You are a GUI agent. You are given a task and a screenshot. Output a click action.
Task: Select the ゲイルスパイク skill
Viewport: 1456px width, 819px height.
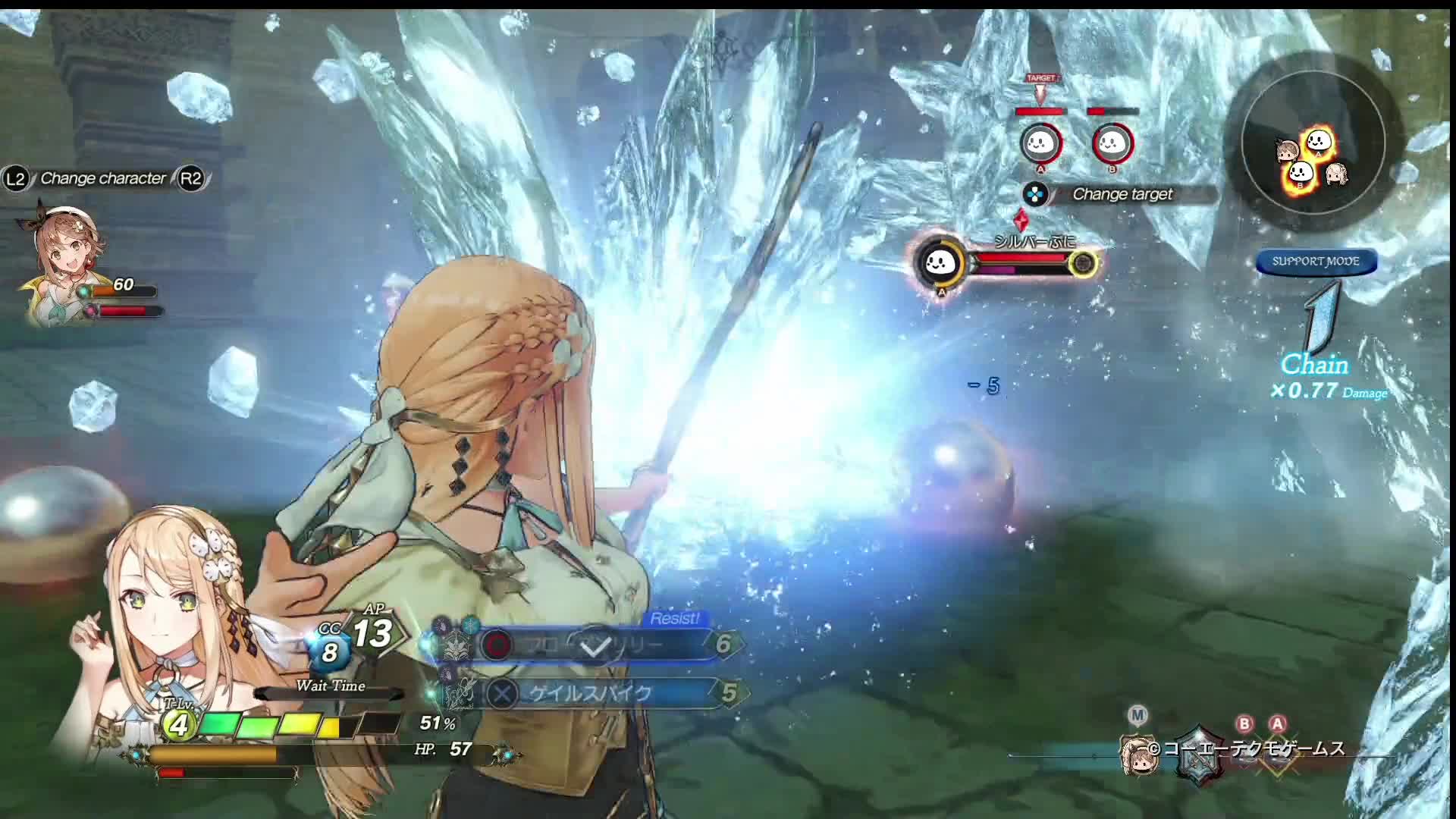point(590,693)
